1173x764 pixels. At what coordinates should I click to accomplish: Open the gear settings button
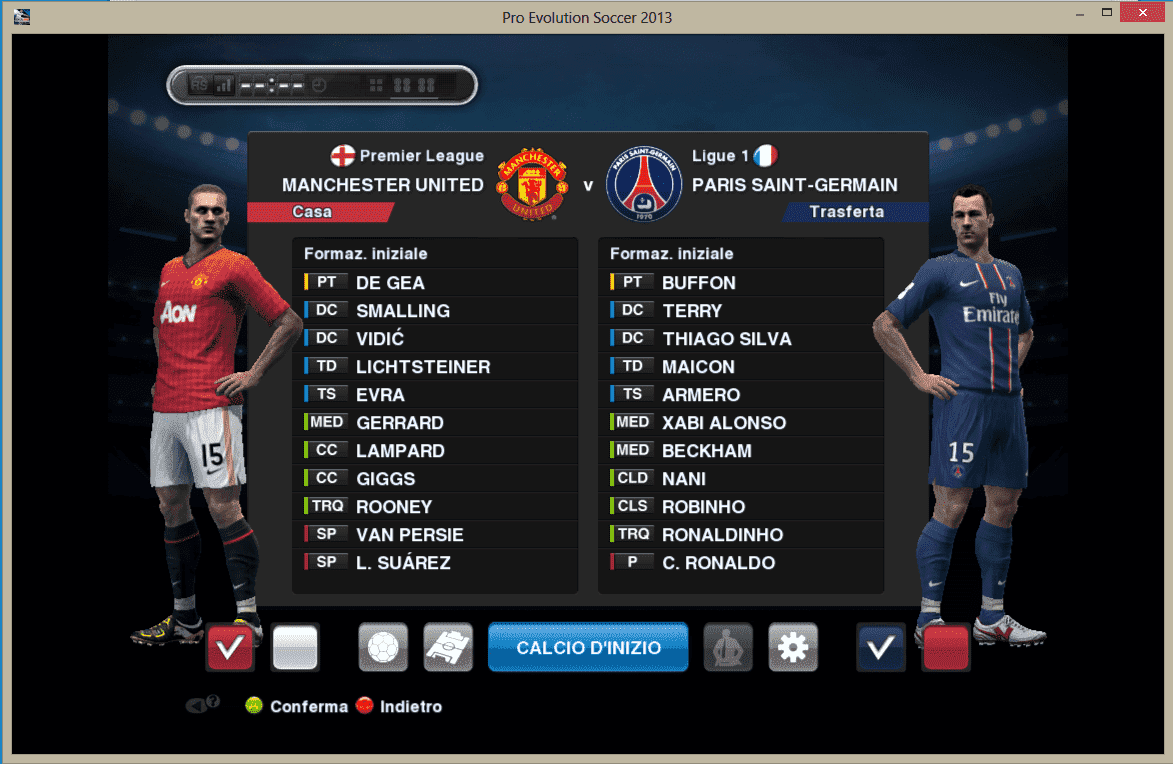[793, 648]
